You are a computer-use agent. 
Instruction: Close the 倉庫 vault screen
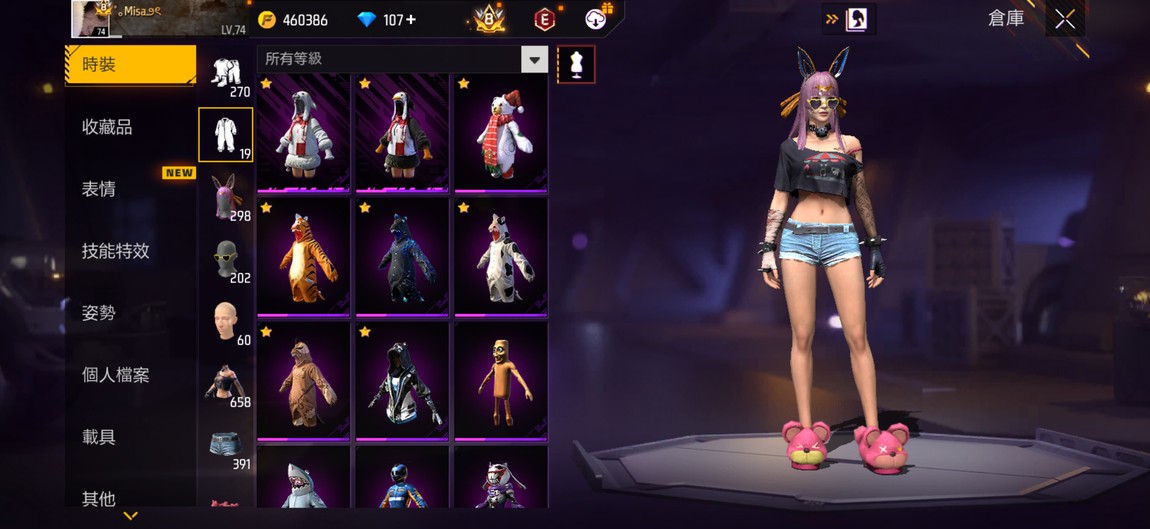coord(1065,19)
